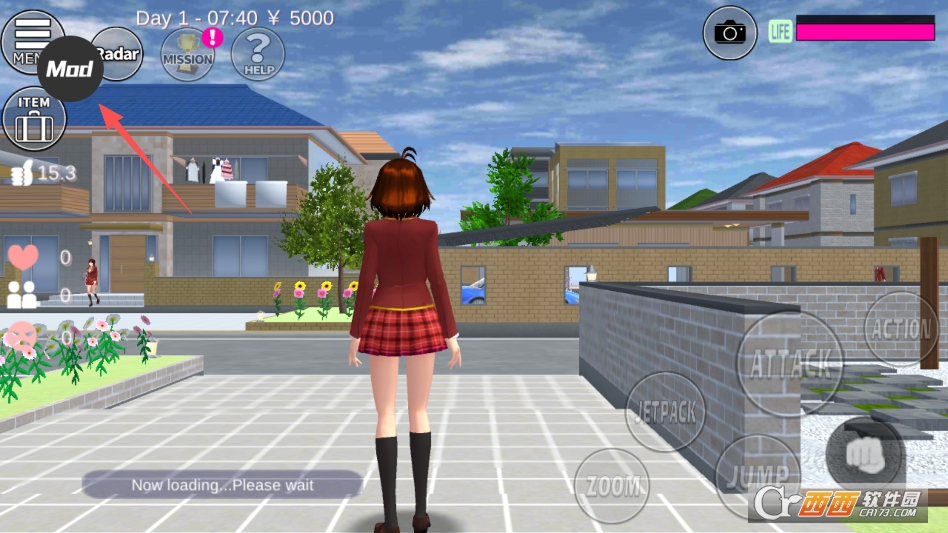Open the Item briefcase inventory

34,119
